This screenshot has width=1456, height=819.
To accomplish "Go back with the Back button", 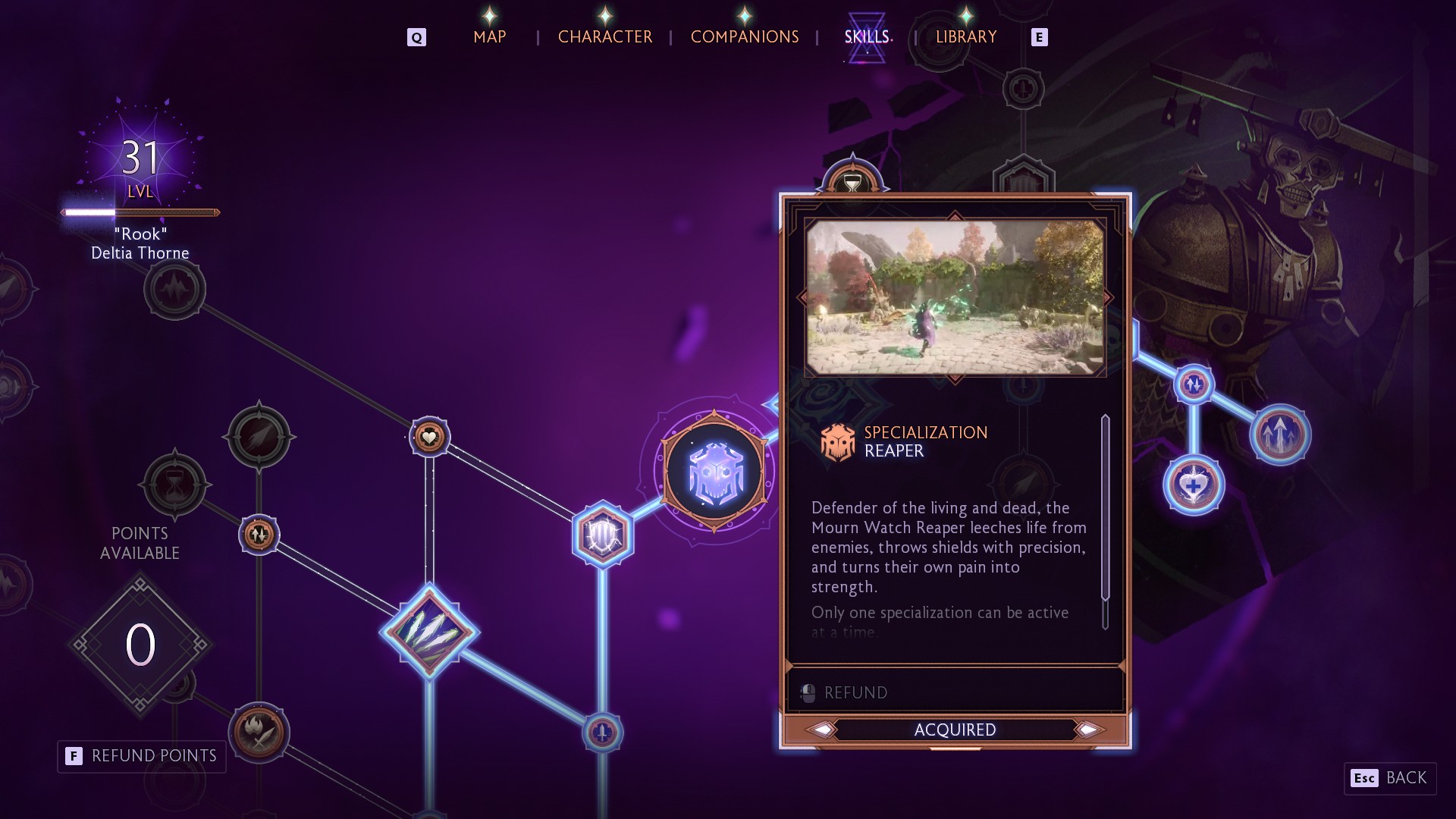I will click(x=1390, y=778).
